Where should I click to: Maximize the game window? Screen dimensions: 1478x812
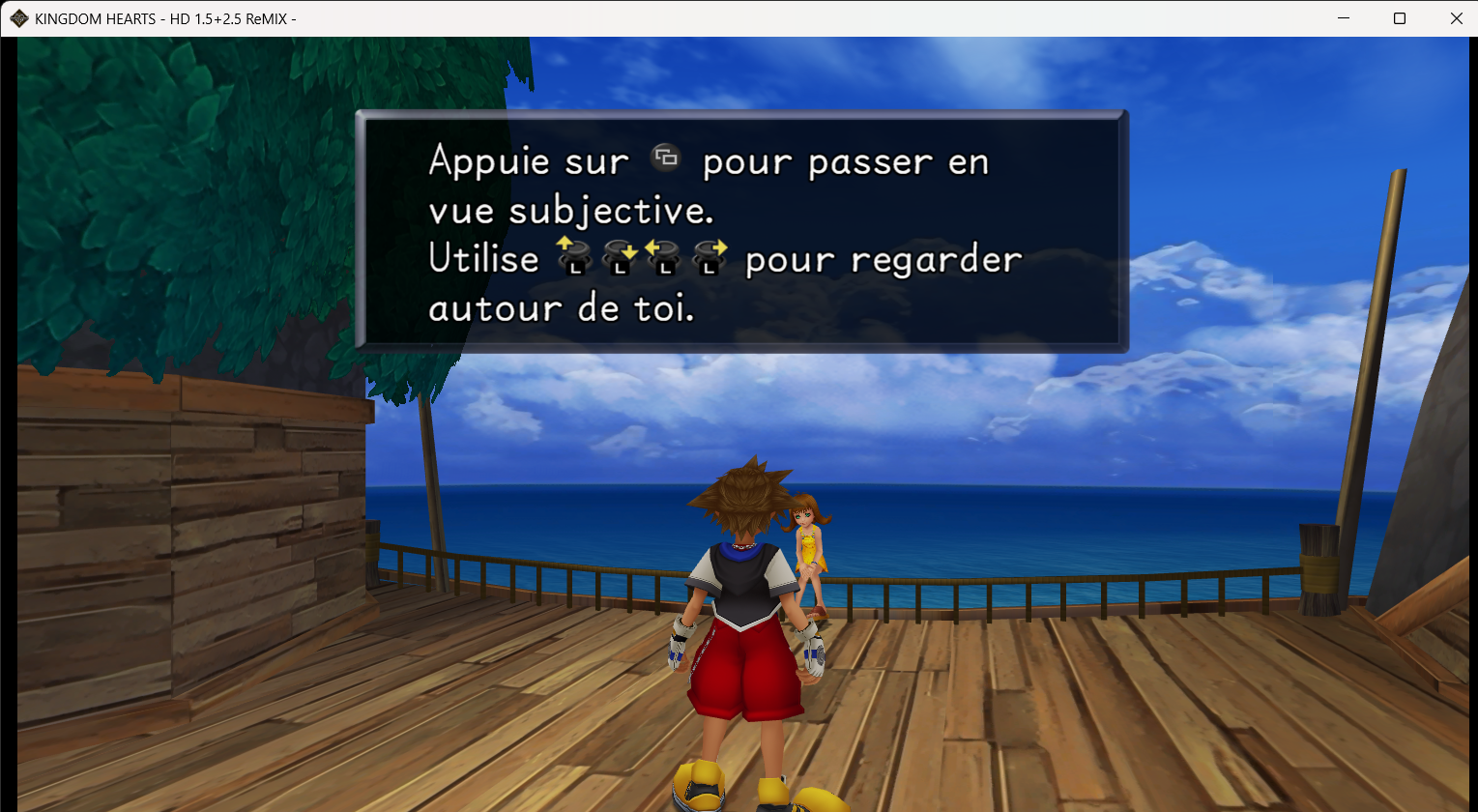tap(1399, 17)
